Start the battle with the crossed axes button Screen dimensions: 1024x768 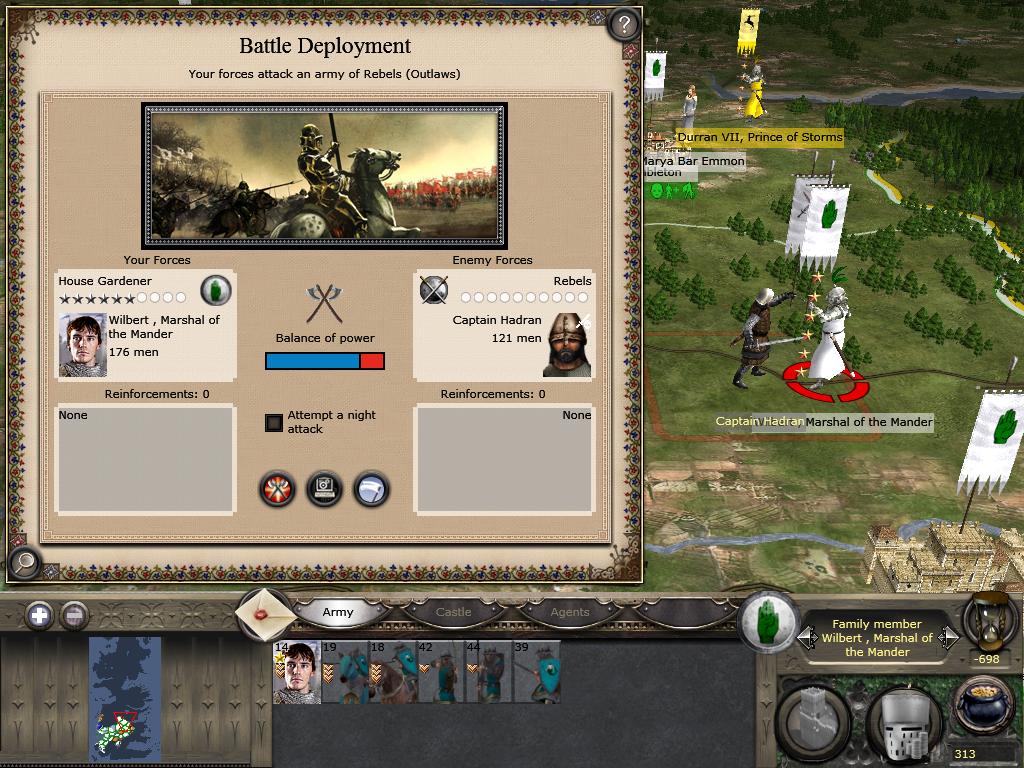[x=278, y=489]
